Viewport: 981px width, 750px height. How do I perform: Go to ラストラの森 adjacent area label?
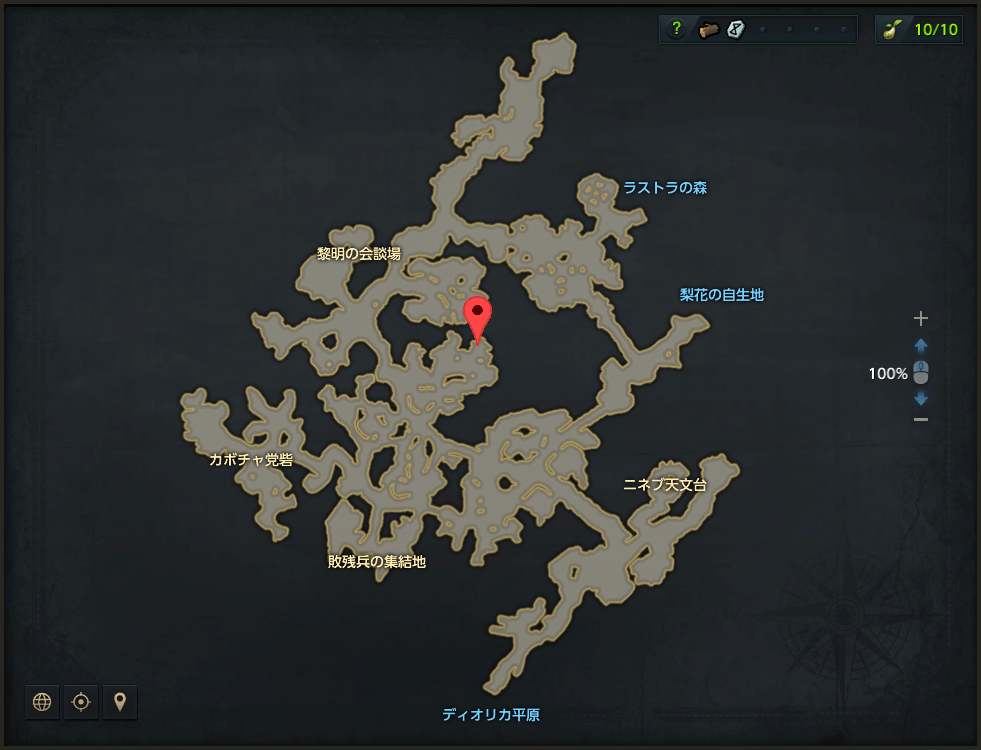665,188
